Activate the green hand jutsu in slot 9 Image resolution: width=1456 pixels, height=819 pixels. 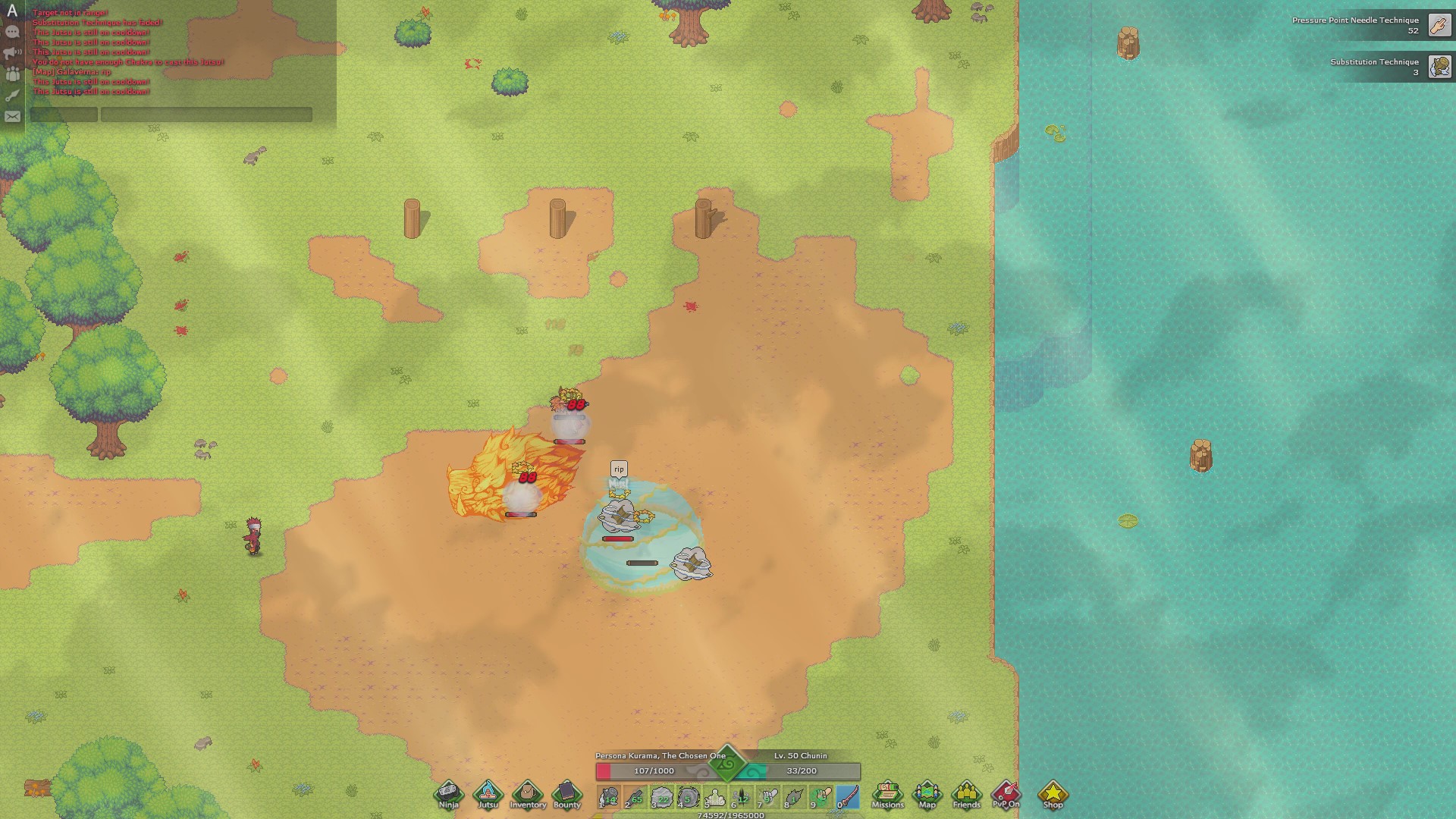[821, 797]
